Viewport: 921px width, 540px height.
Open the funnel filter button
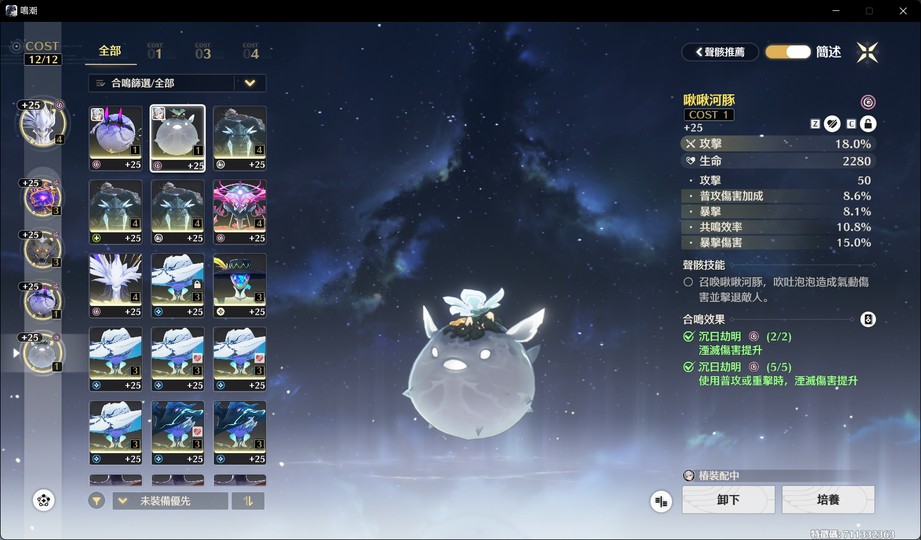pos(96,501)
